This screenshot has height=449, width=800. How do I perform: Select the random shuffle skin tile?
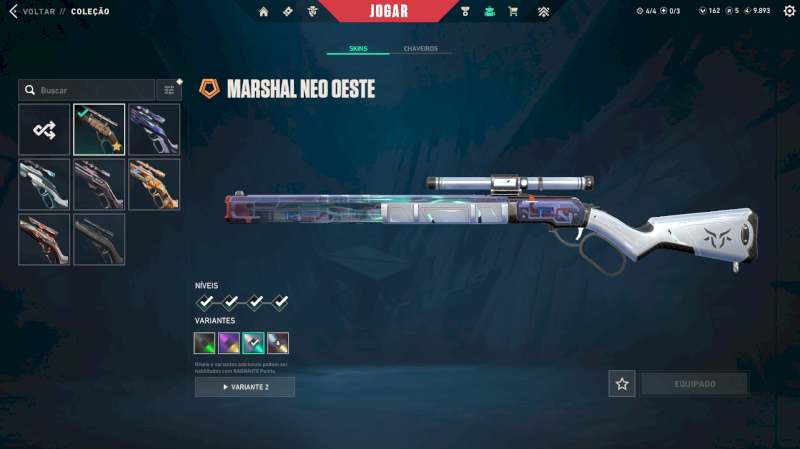click(44, 129)
